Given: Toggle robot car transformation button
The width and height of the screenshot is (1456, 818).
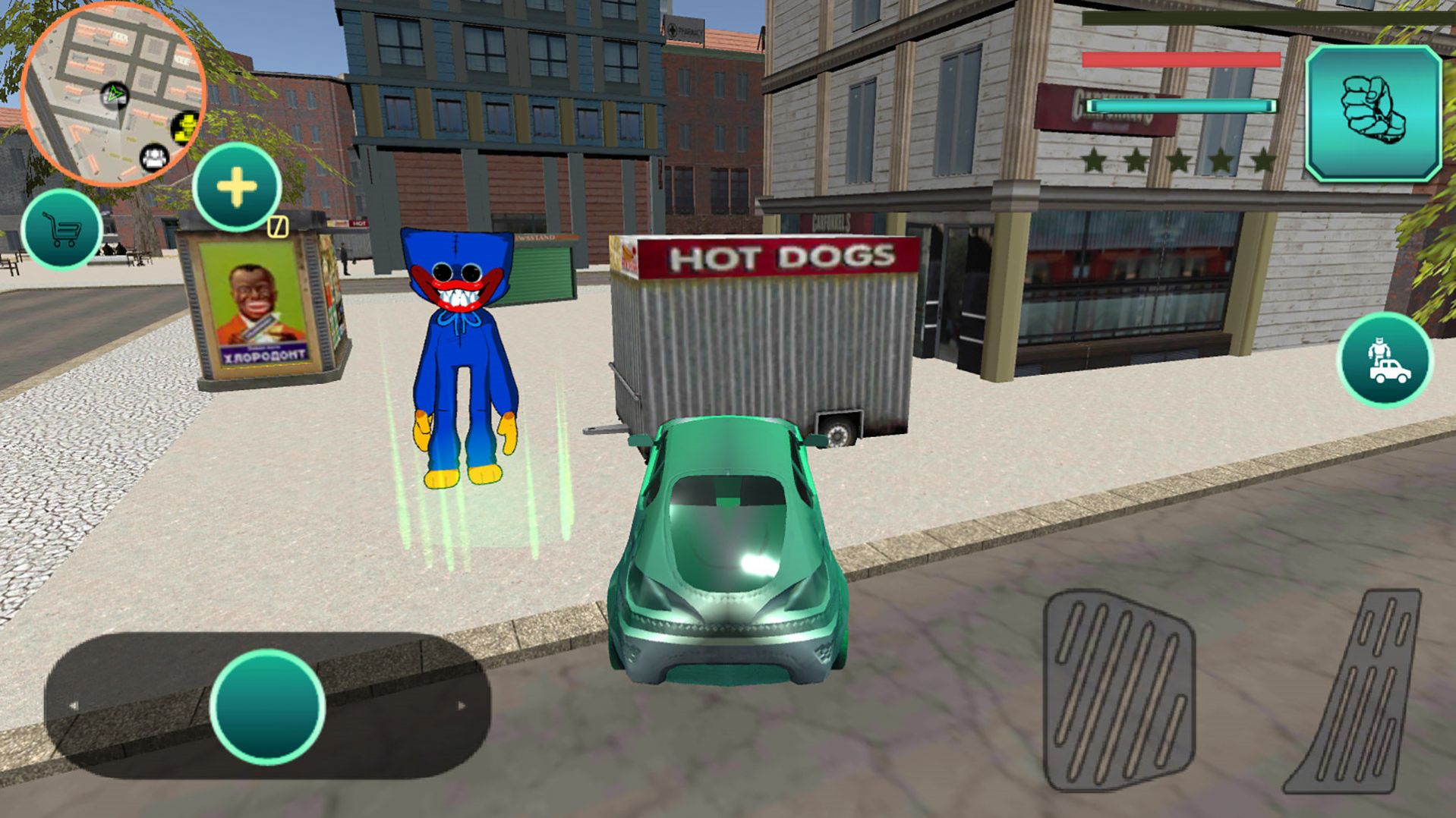Looking at the screenshot, I should tap(1385, 360).
